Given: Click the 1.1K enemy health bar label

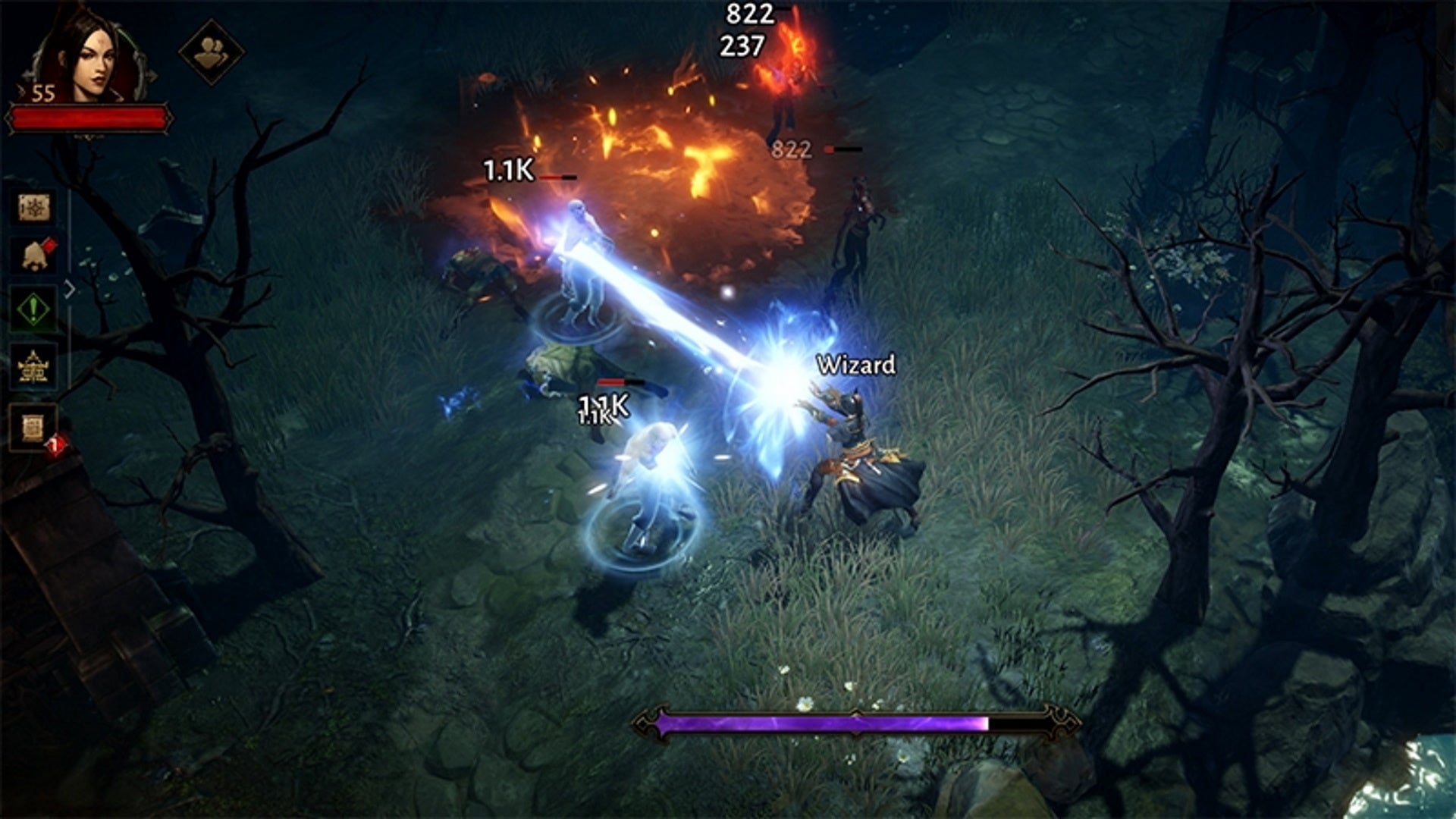Looking at the screenshot, I should pyautogui.click(x=510, y=171).
